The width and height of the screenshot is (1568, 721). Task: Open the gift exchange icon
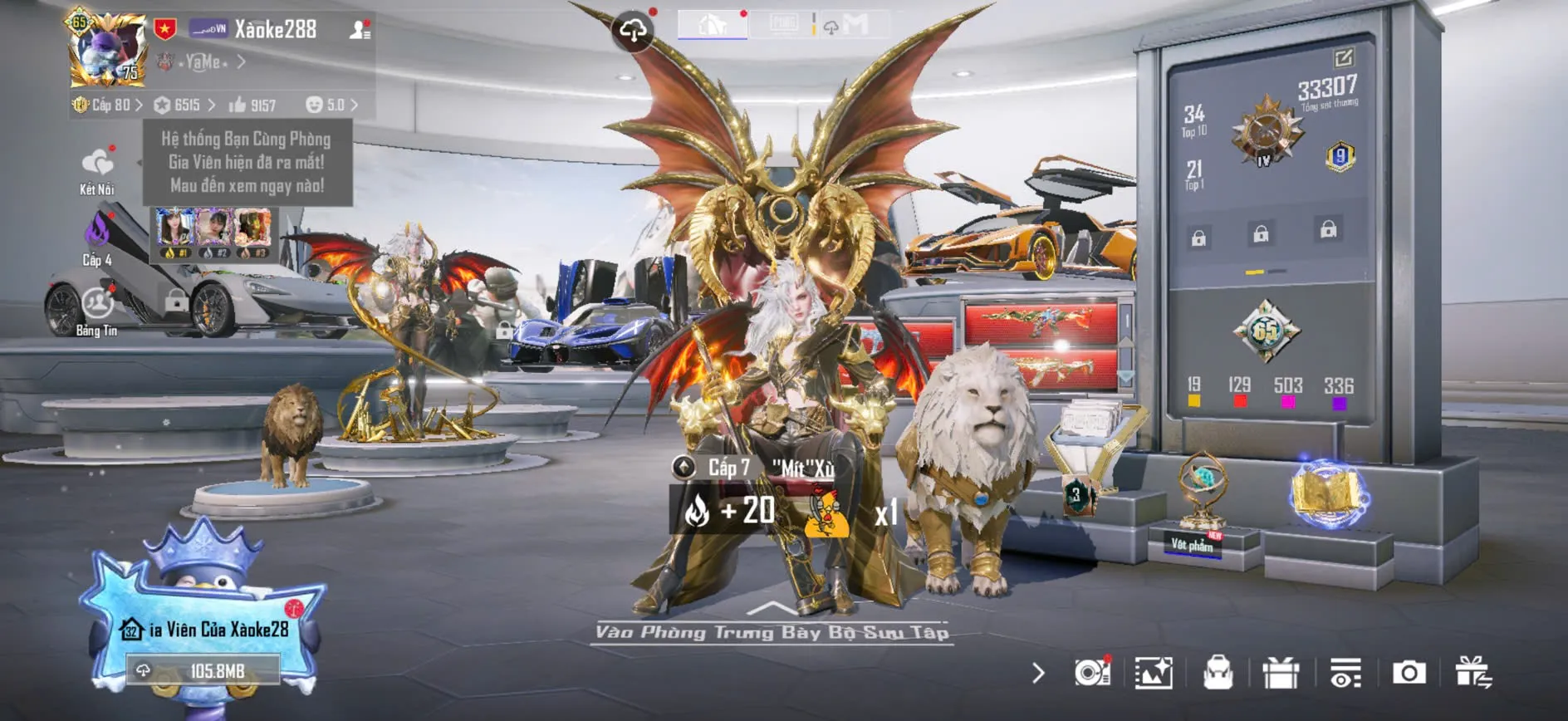point(1472,673)
